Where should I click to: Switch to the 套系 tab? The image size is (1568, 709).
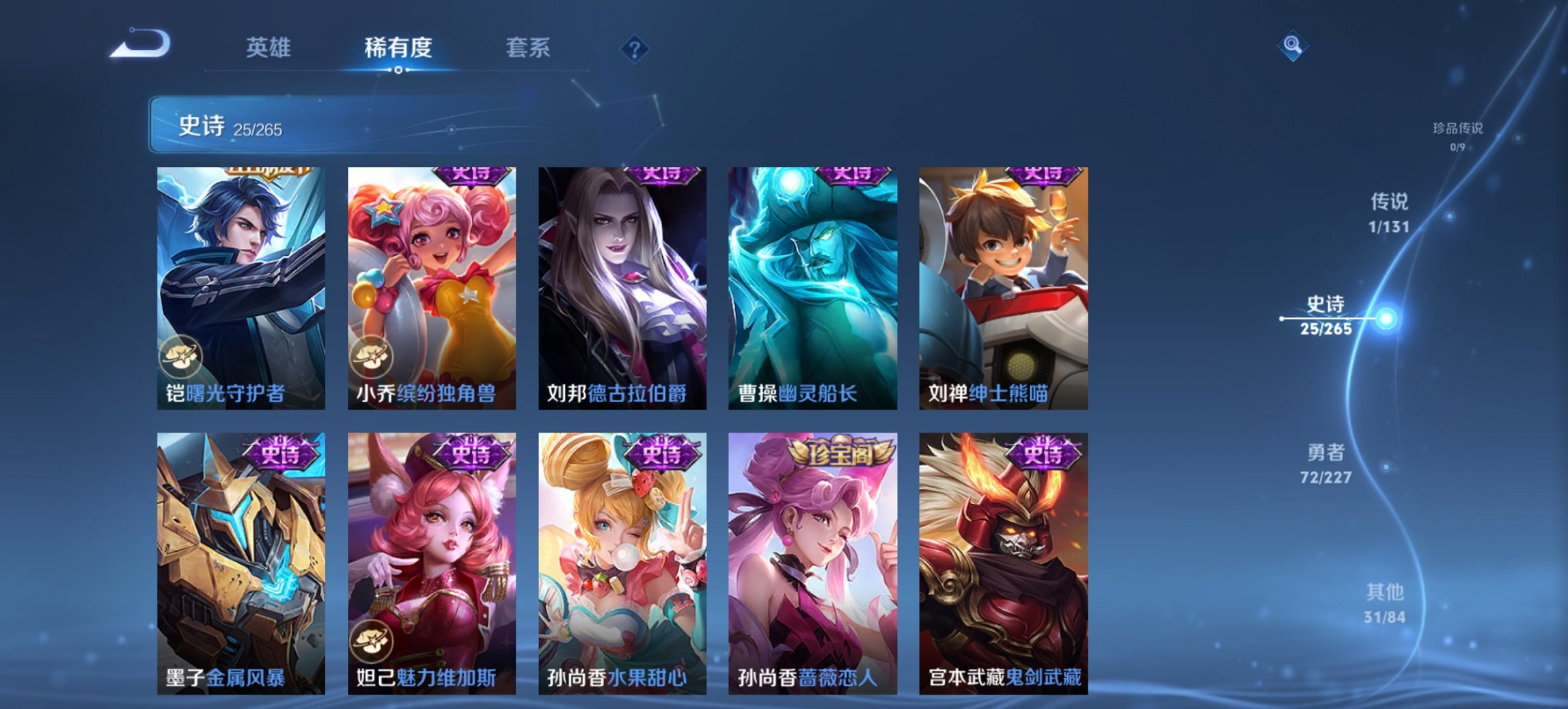(527, 48)
